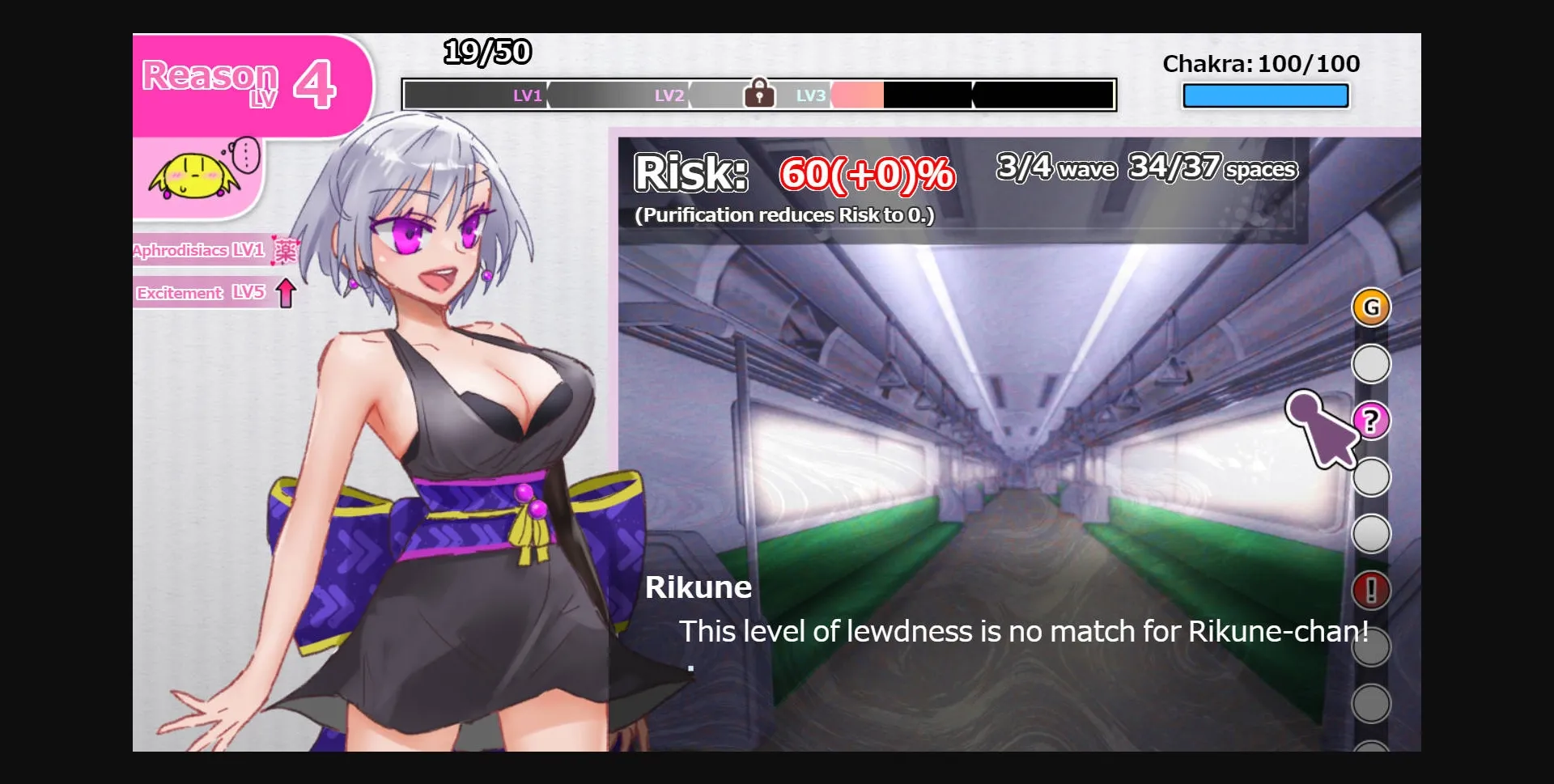The height and width of the screenshot is (784, 1554).
Task: Click the blue Chakra gauge
Action: click(1265, 95)
